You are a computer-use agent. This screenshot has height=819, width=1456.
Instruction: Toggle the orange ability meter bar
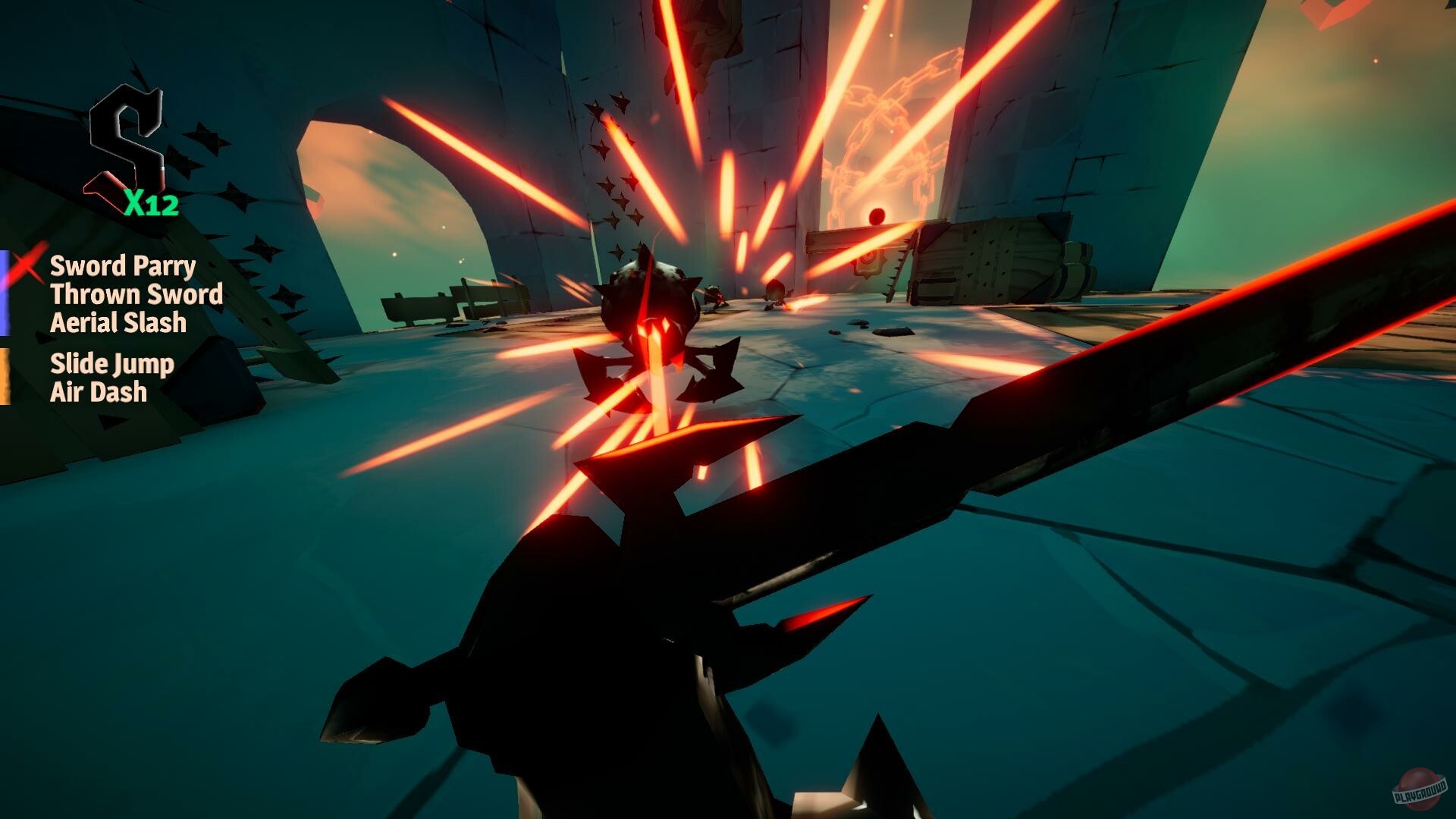(x=6, y=377)
